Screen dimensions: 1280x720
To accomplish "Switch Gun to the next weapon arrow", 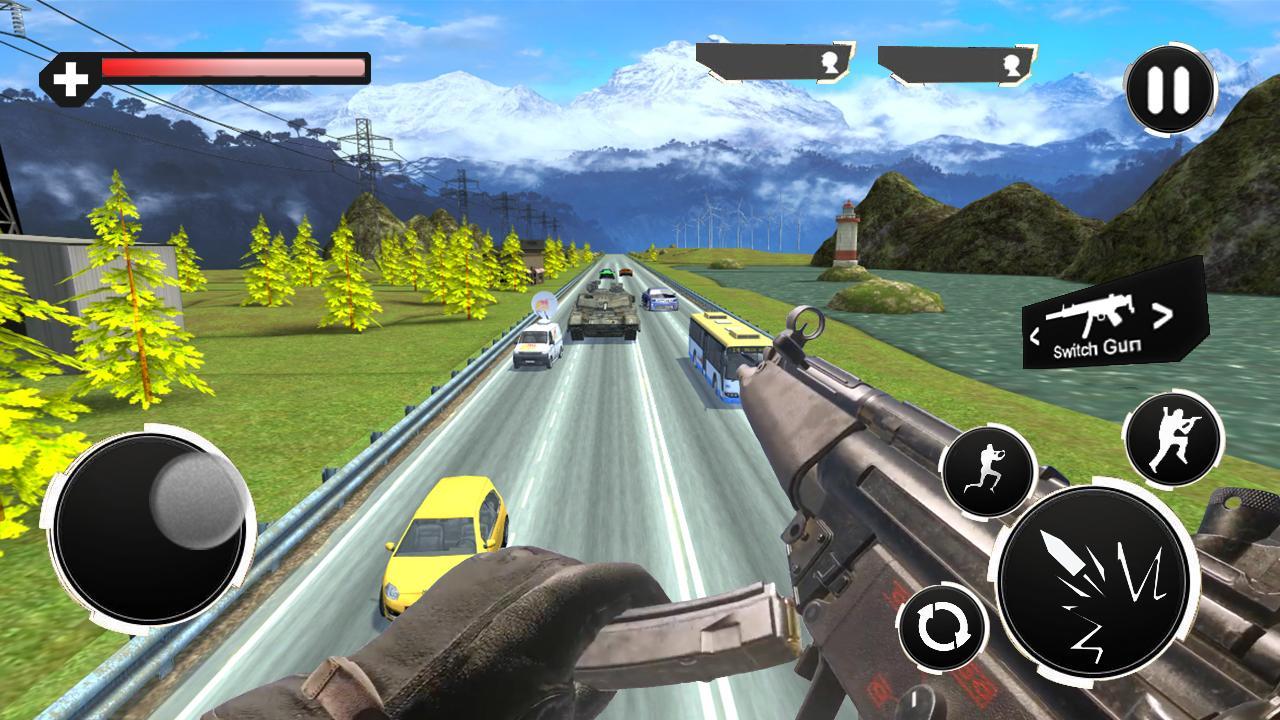I will [1162, 317].
